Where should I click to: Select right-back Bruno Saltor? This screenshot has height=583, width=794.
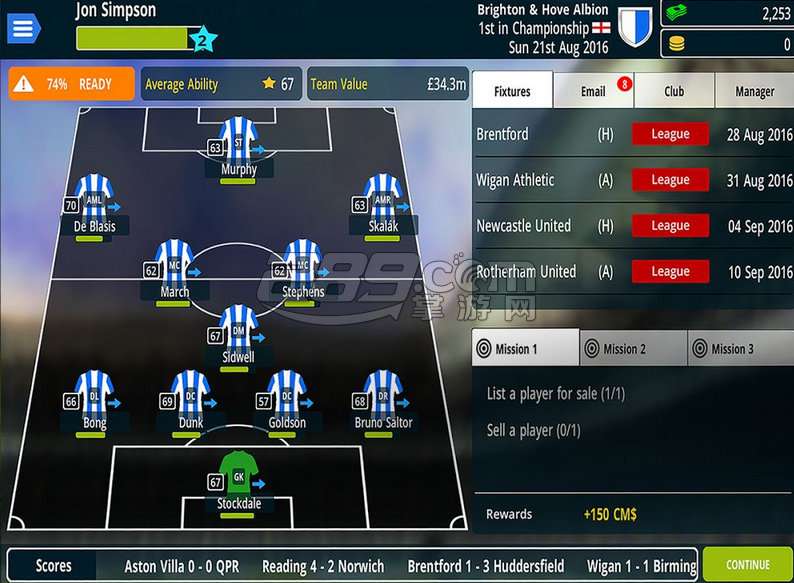tap(382, 395)
